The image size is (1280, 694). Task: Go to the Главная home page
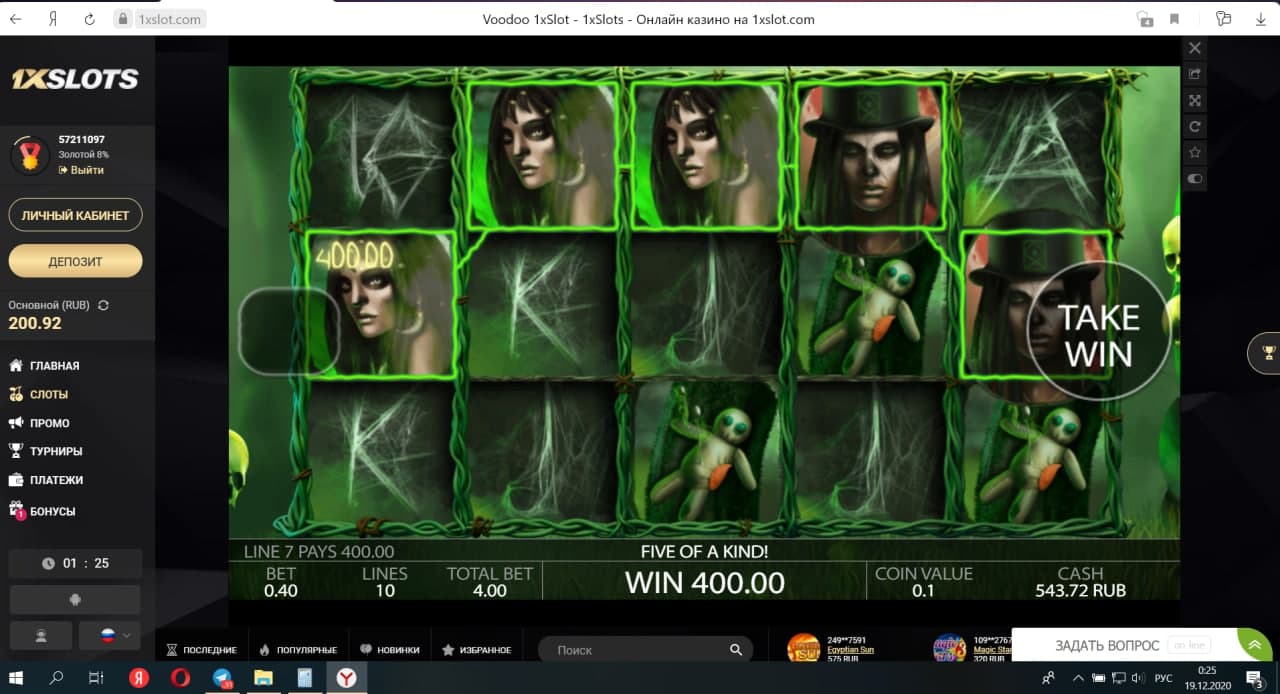click(54, 366)
